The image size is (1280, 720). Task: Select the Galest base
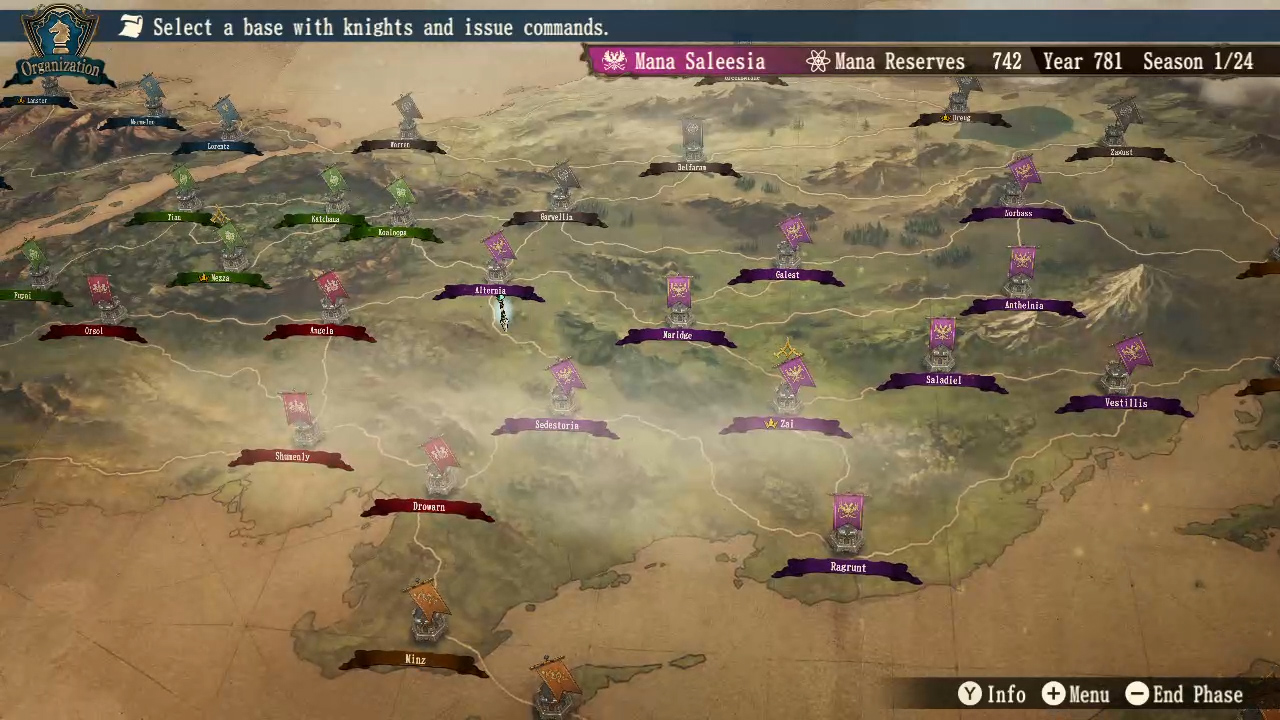pos(787,275)
